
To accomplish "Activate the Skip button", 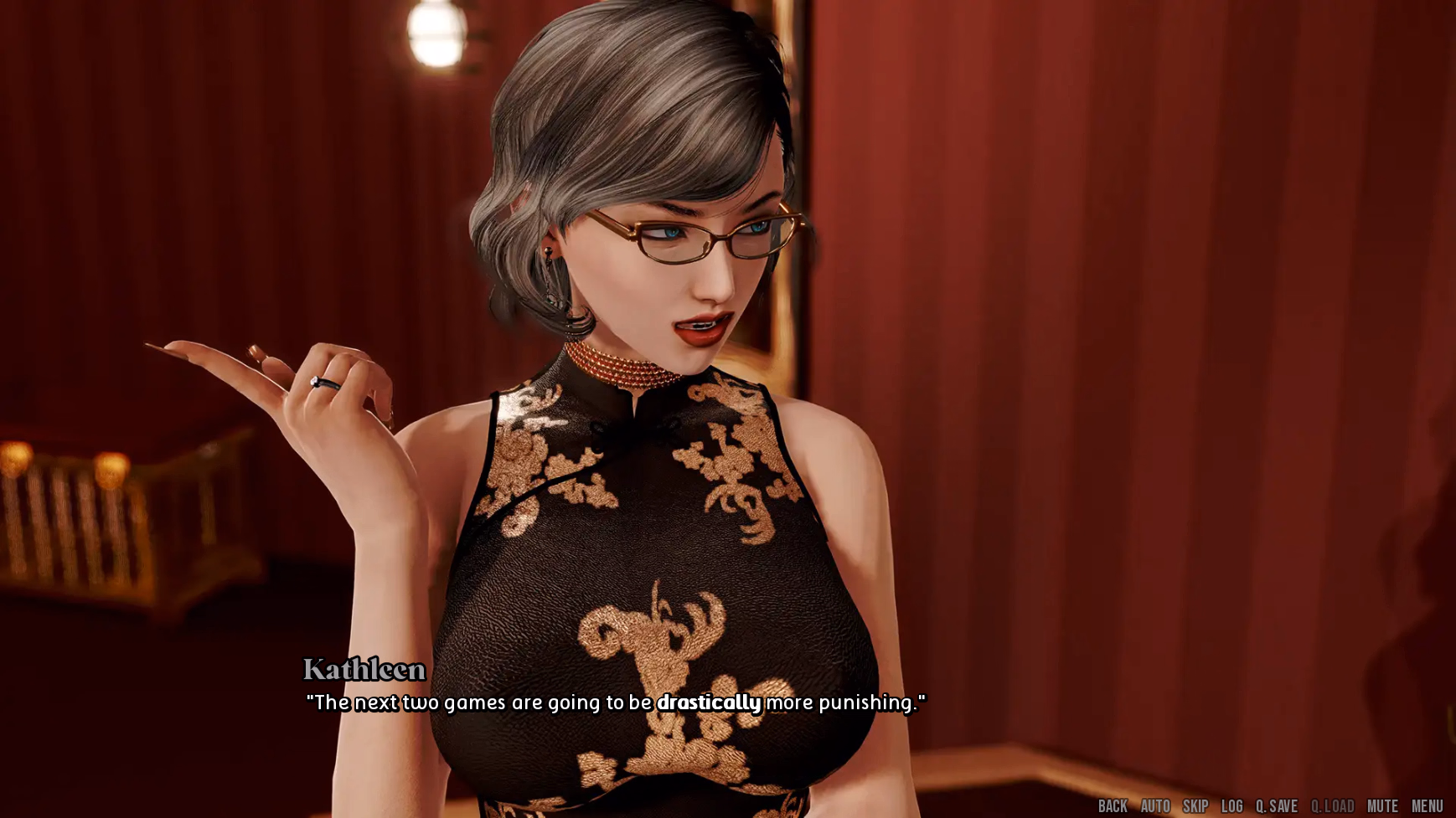I will [x=1195, y=806].
